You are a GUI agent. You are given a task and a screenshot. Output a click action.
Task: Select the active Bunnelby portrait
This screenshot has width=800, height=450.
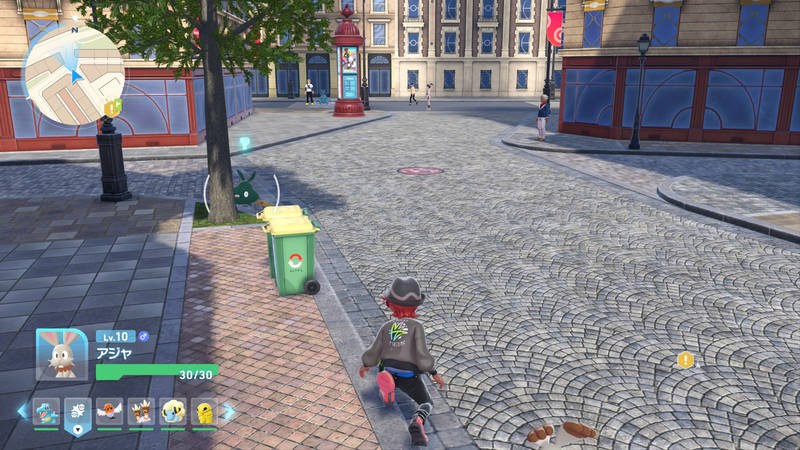(61, 354)
